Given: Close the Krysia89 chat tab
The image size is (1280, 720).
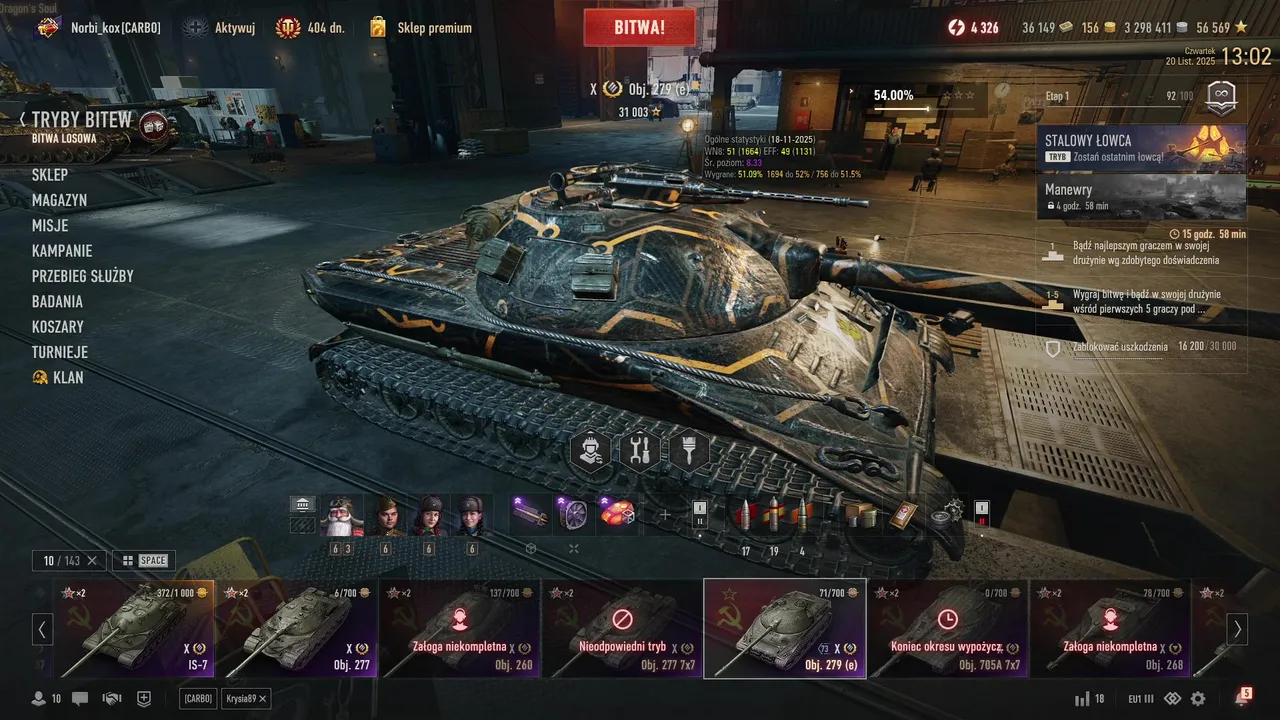Looking at the screenshot, I should pyautogui.click(x=263, y=698).
